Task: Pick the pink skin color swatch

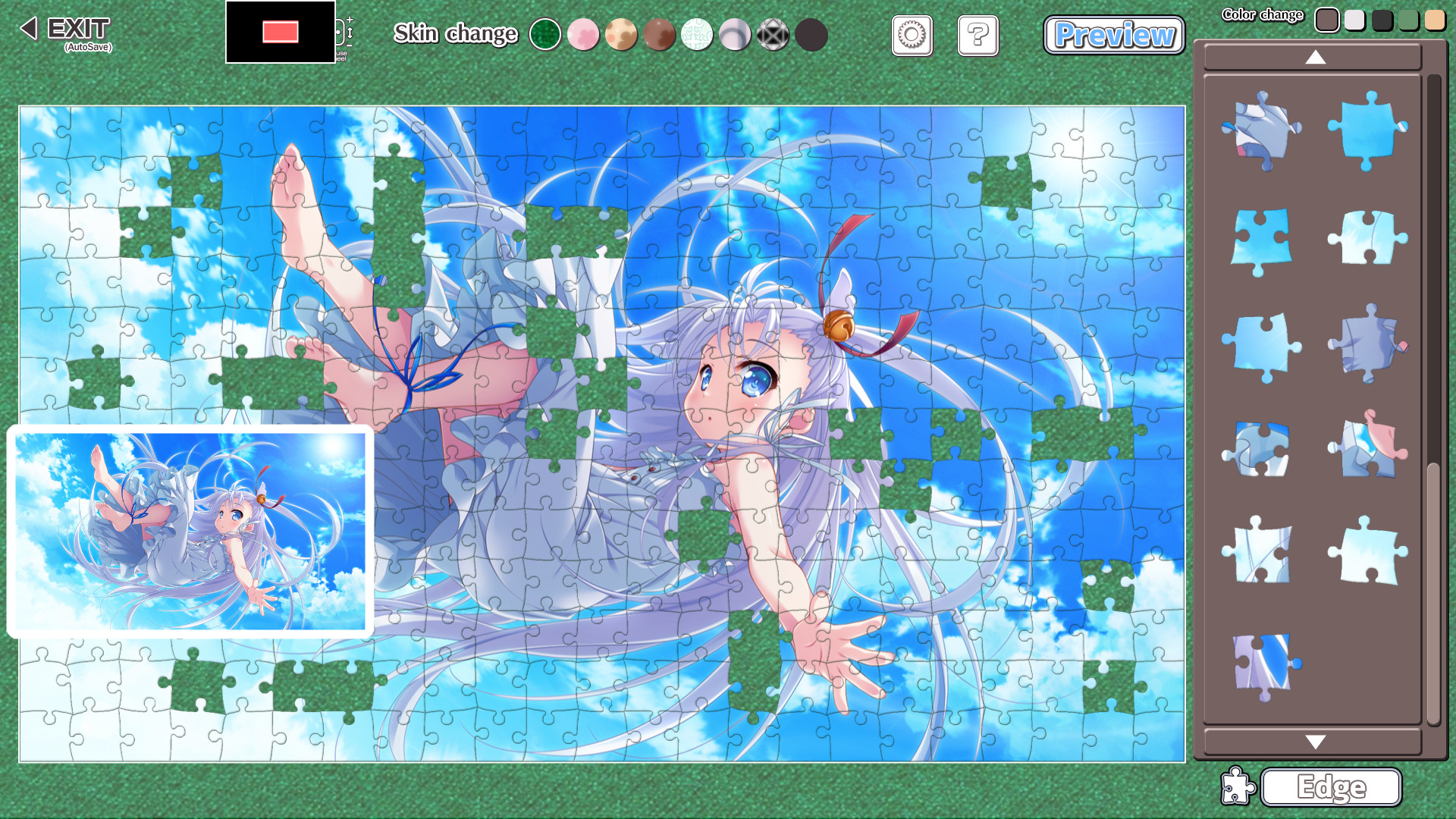Action: click(x=584, y=34)
